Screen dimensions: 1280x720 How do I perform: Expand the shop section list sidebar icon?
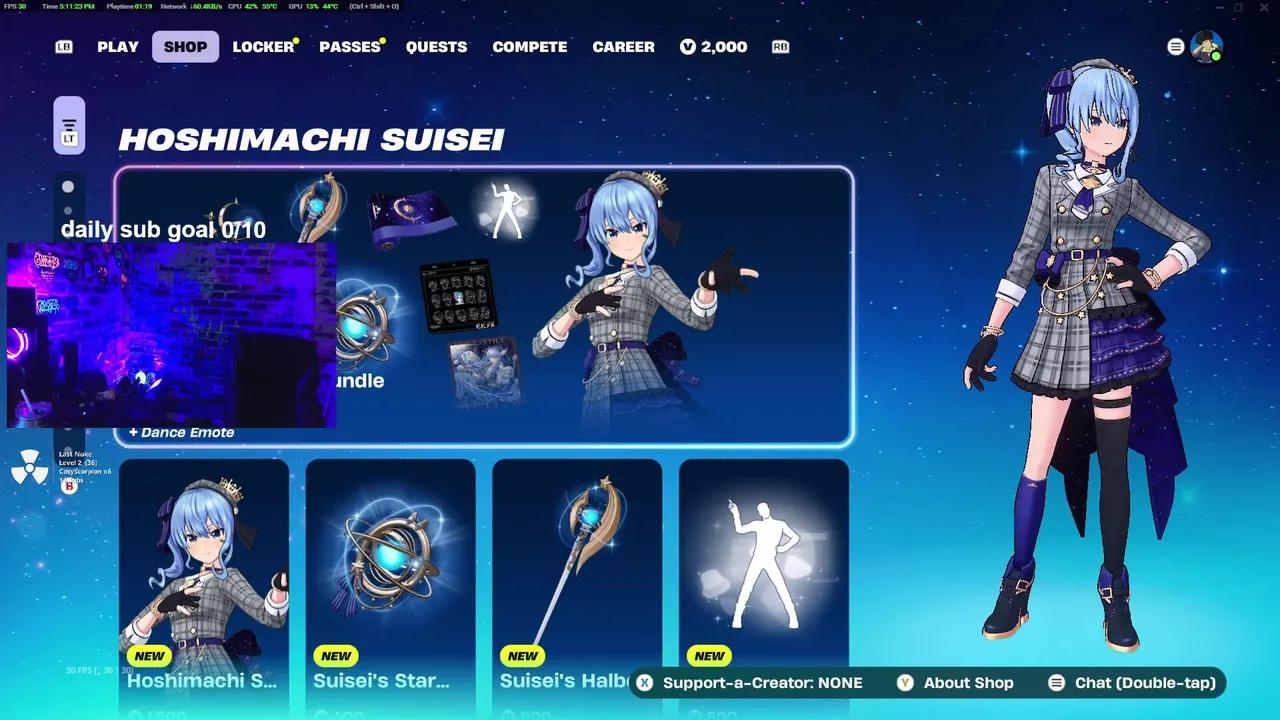pyautogui.click(x=69, y=126)
